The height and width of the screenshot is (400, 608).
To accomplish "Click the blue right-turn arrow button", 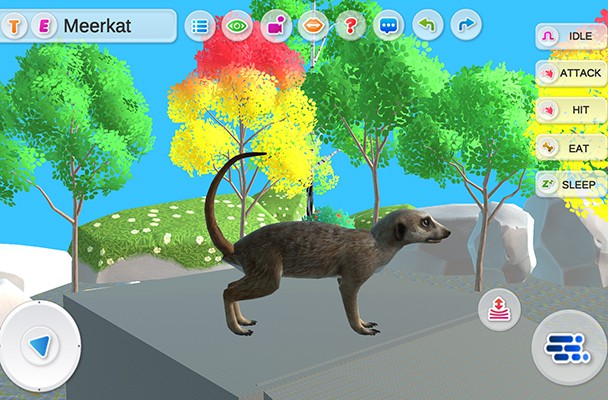I will pos(465,26).
